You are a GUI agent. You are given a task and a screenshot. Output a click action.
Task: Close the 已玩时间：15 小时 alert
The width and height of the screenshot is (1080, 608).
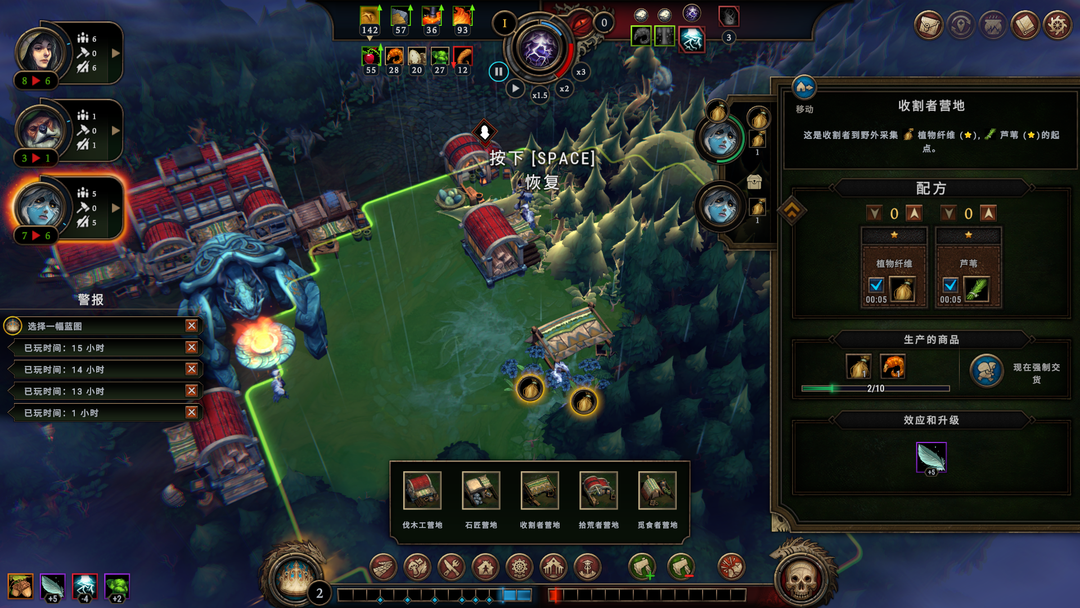pos(191,348)
